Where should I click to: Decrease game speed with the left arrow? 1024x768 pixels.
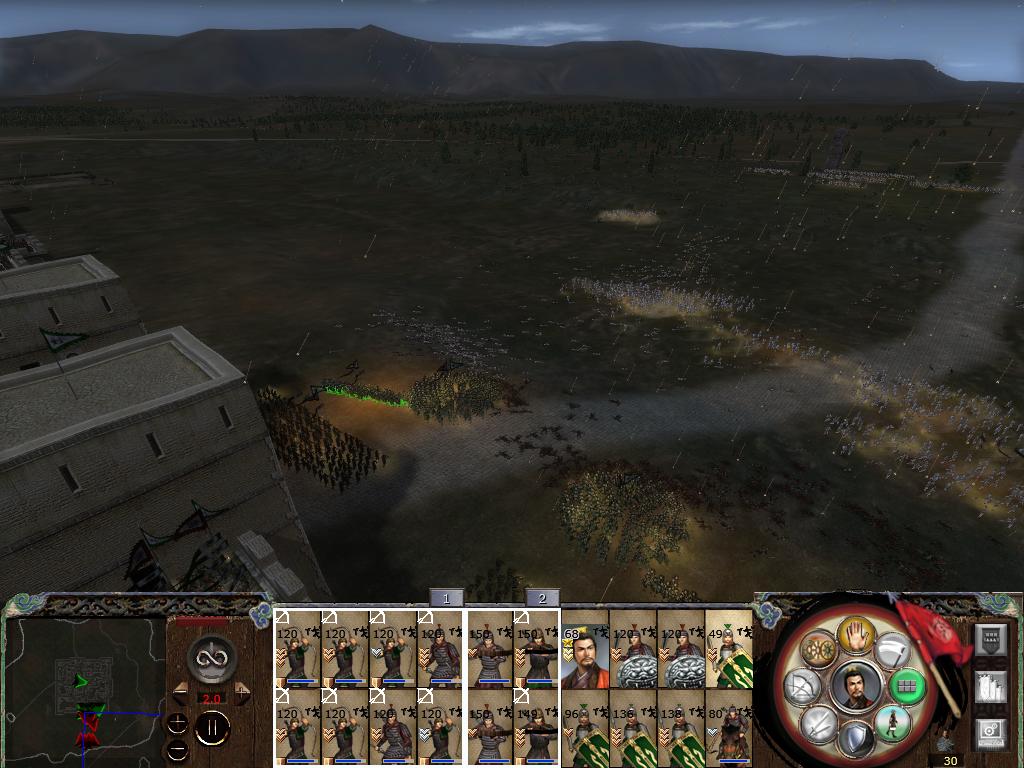[x=181, y=693]
